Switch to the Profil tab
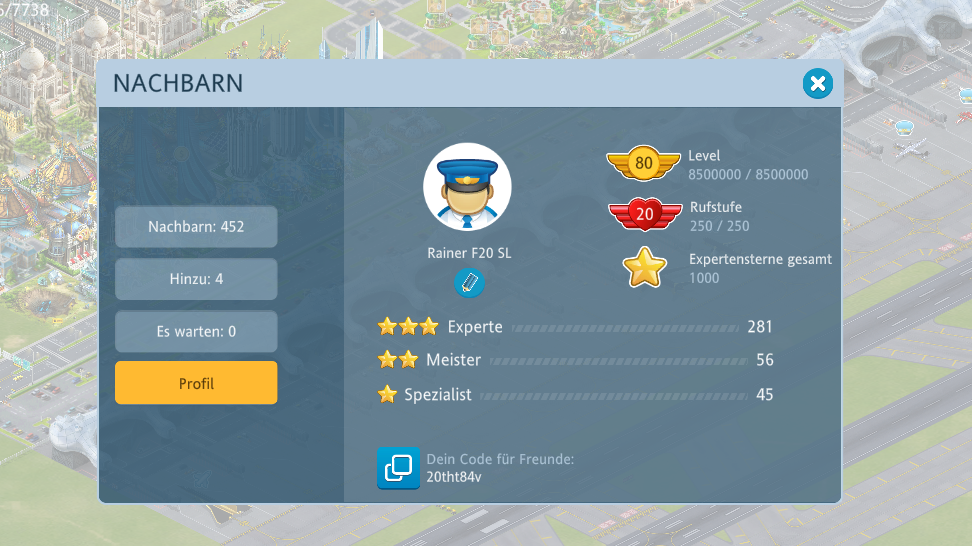This screenshot has height=546, width=972. 196,383
